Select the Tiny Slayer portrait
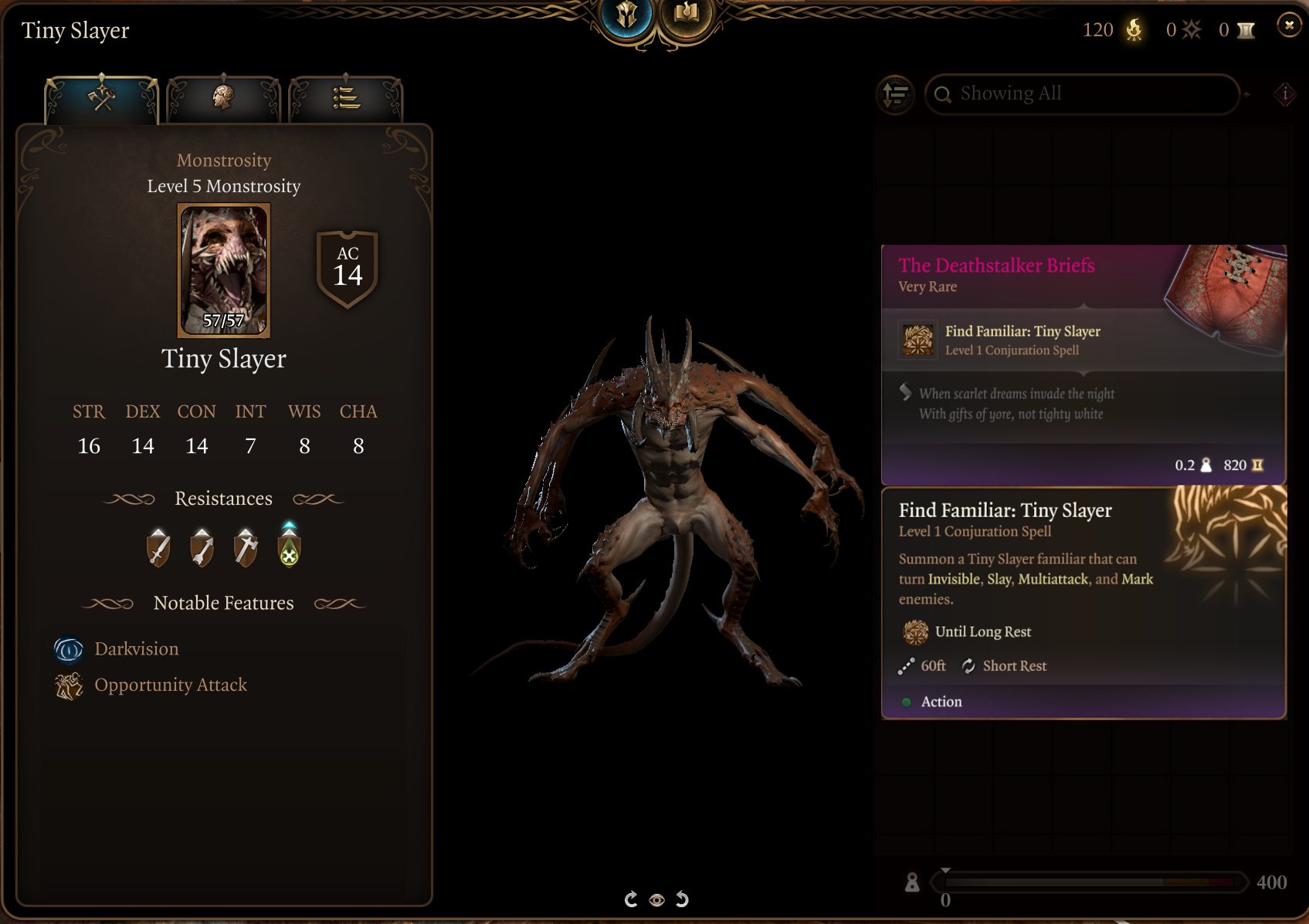The width and height of the screenshot is (1309, 924). click(x=224, y=269)
